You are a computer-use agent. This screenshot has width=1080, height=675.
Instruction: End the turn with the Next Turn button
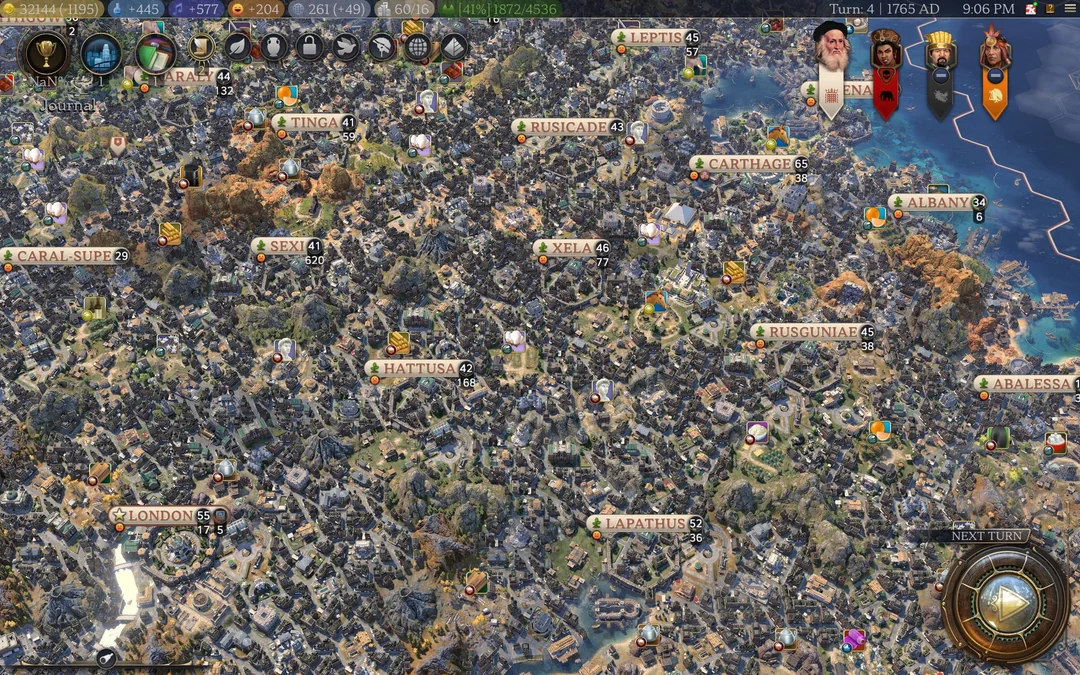click(x=1005, y=601)
